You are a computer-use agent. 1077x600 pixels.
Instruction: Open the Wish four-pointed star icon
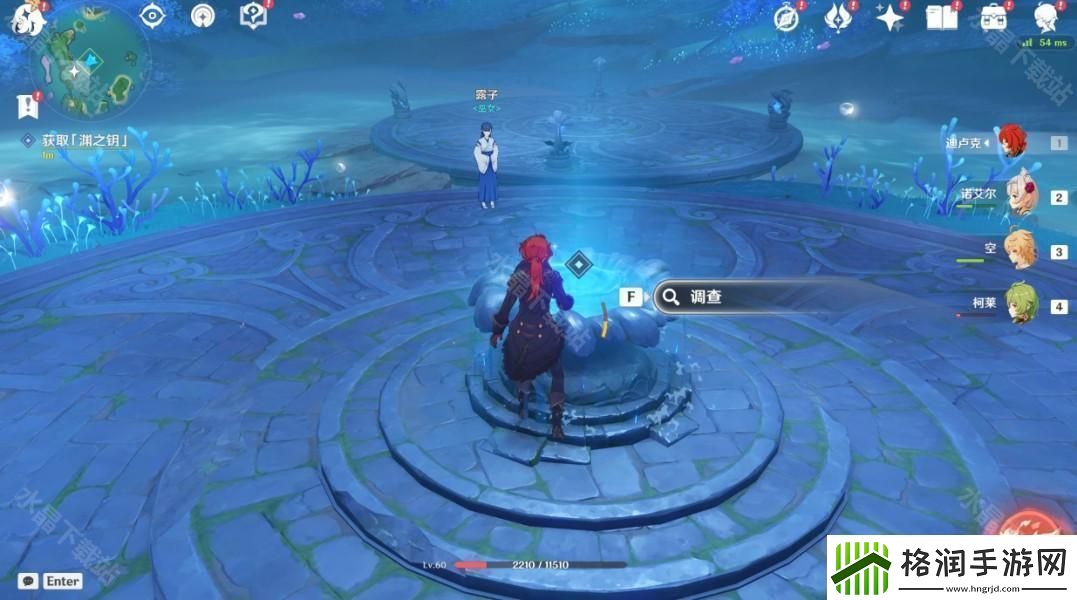pyautogui.click(x=889, y=16)
